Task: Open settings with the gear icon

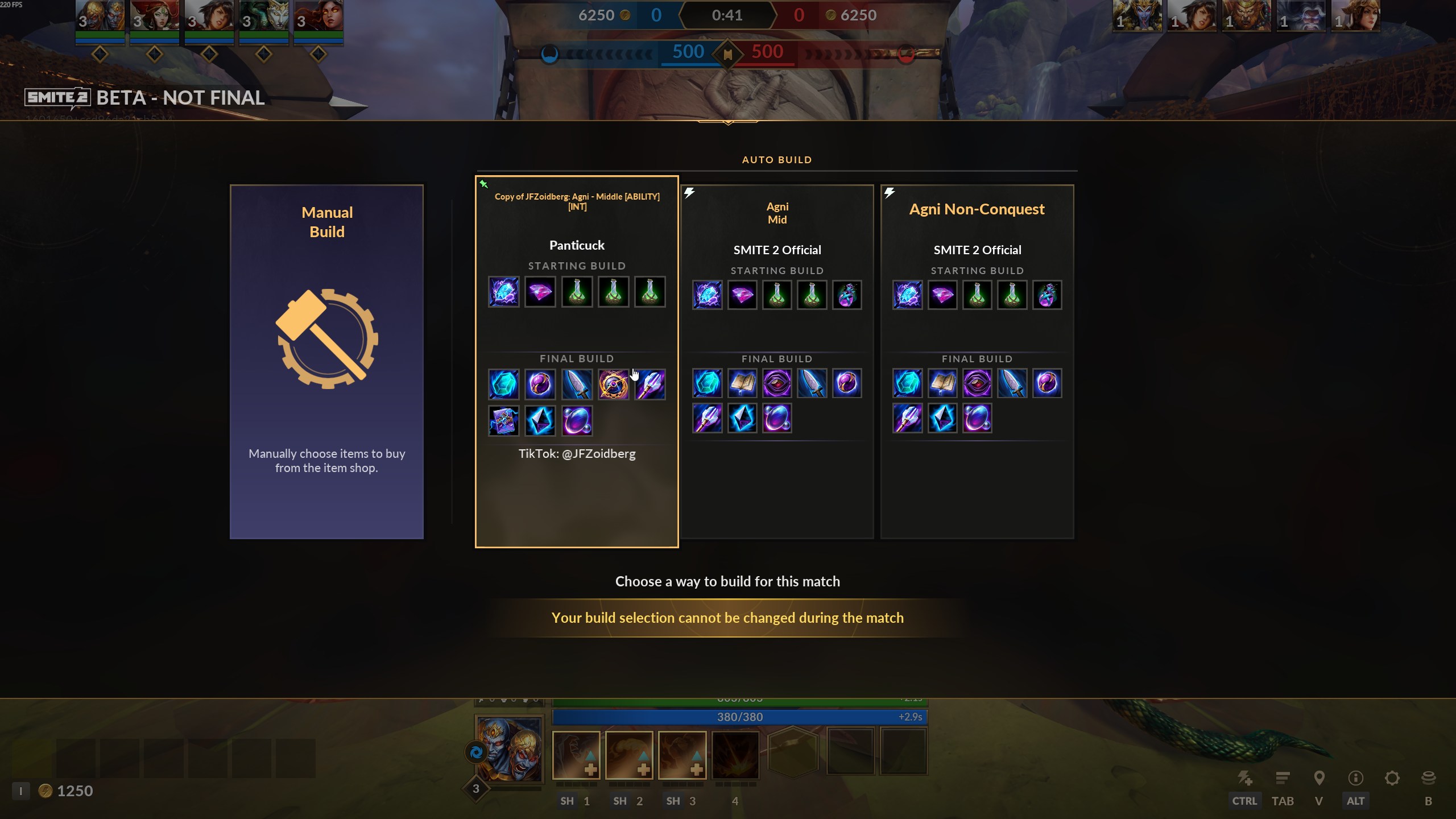Action: coord(1392,778)
